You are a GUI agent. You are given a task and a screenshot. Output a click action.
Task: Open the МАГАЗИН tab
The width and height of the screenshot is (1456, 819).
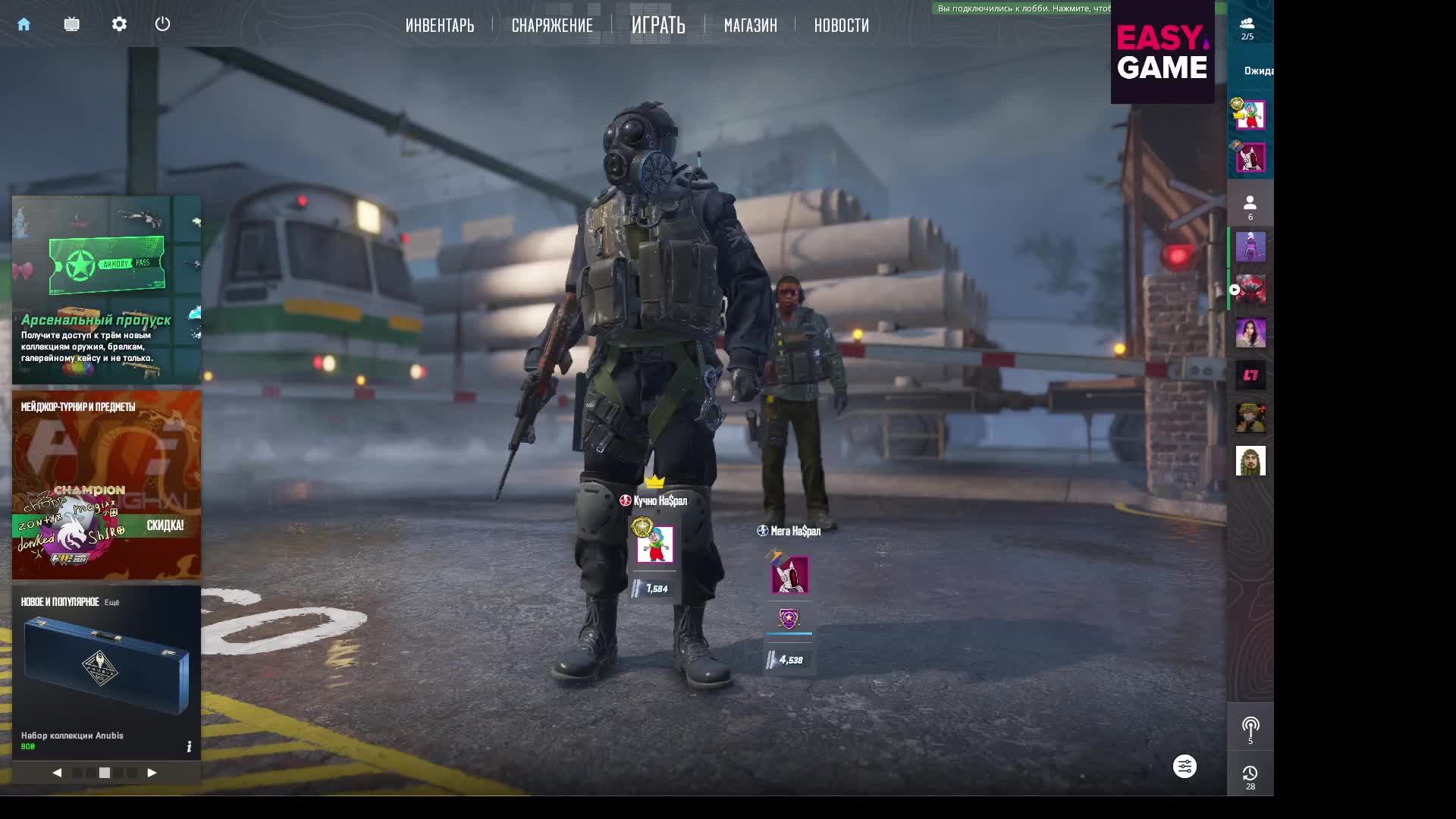click(x=750, y=26)
